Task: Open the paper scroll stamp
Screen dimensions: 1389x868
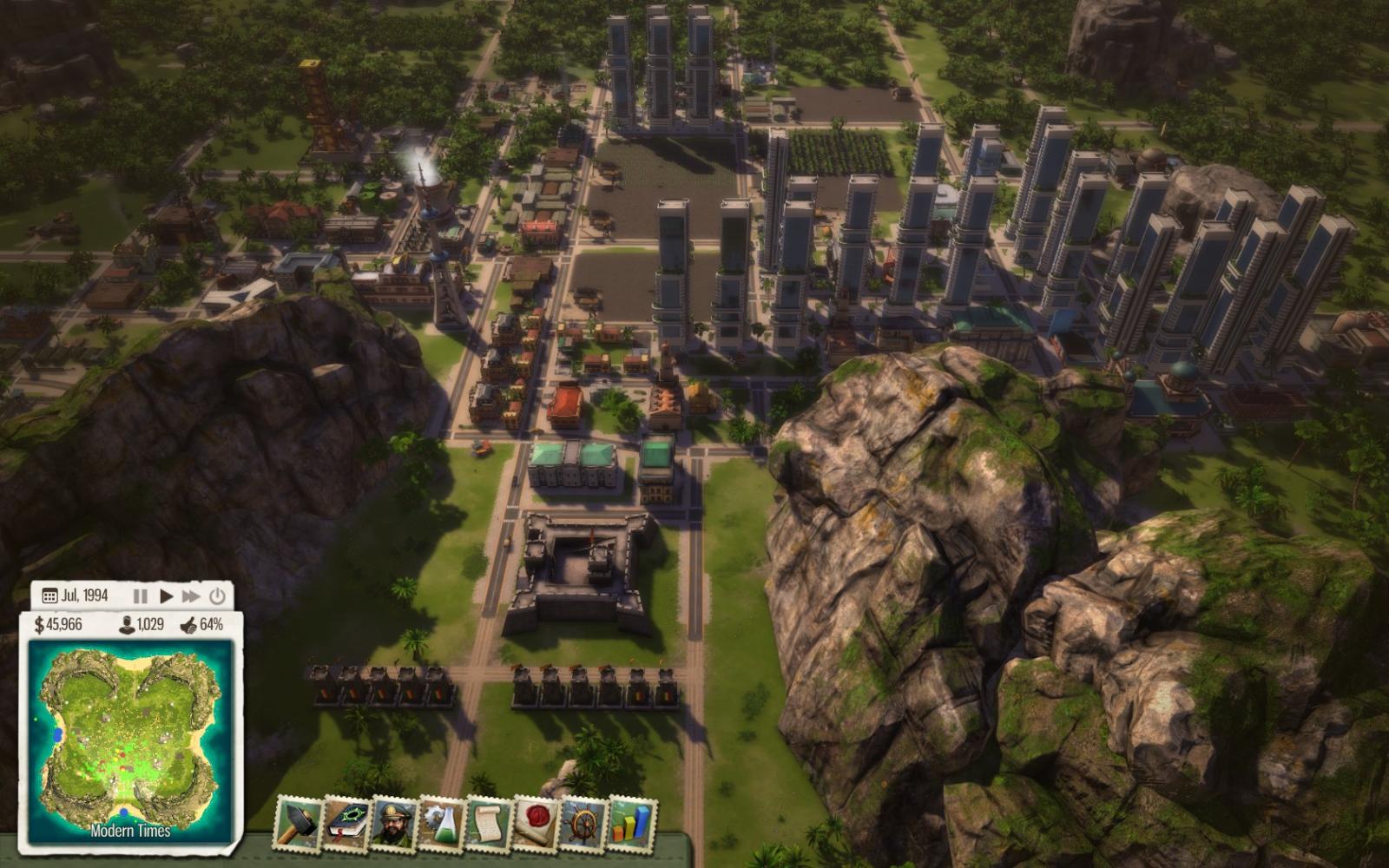Action: coord(489,823)
